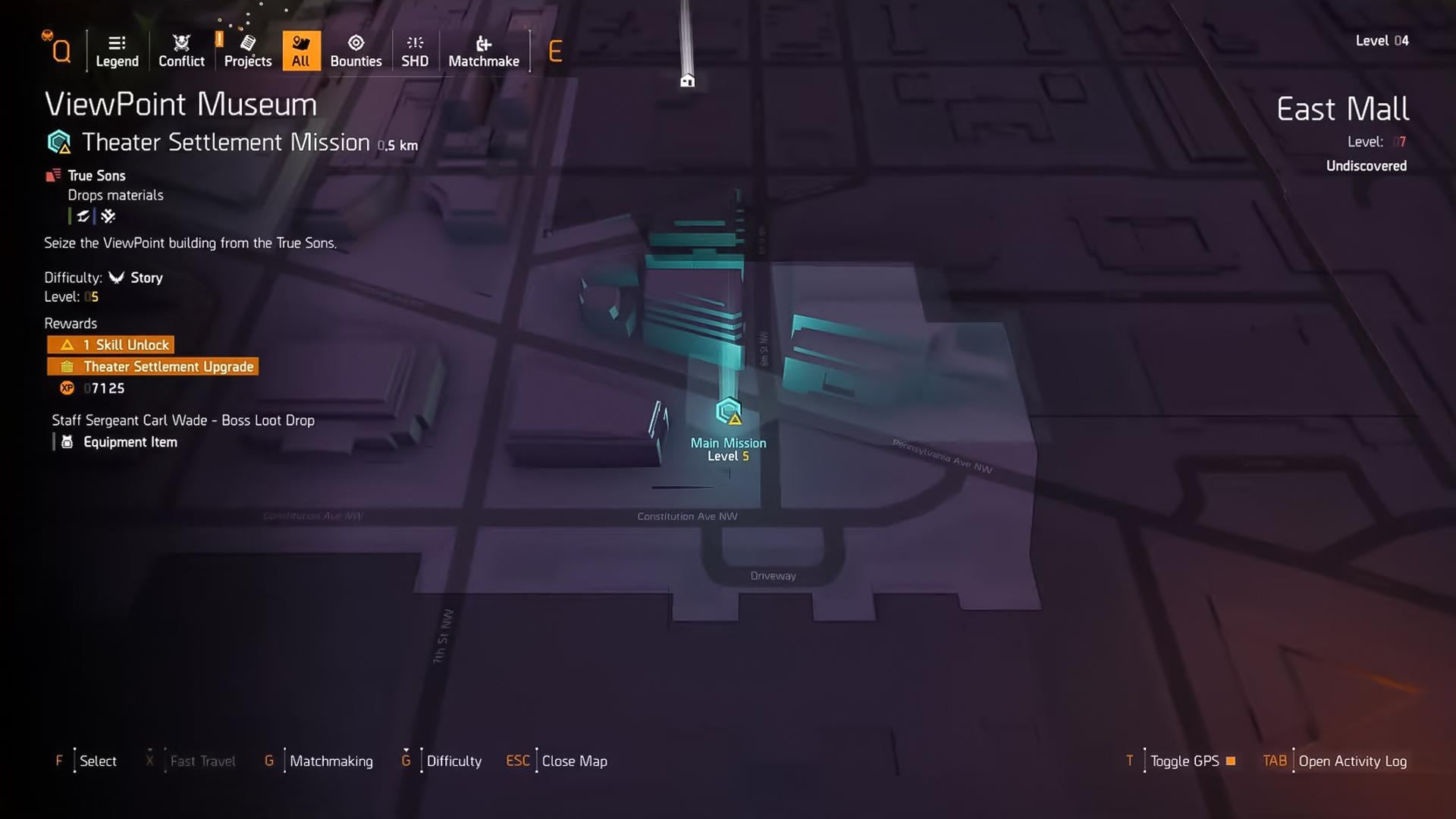The image size is (1456, 819).
Task: Click the 1 Skill Unlock reward
Action: coord(111,345)
